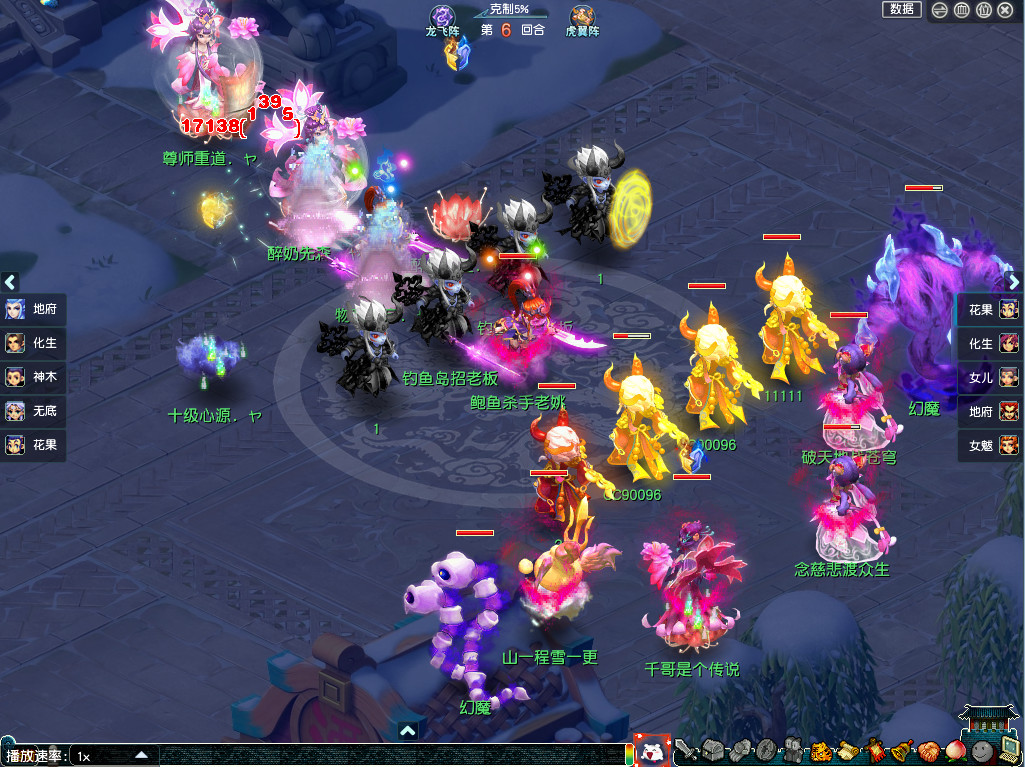Select 女儿 in the right team list
This screenshot has width=1025, height=767.
pos(991,377)
